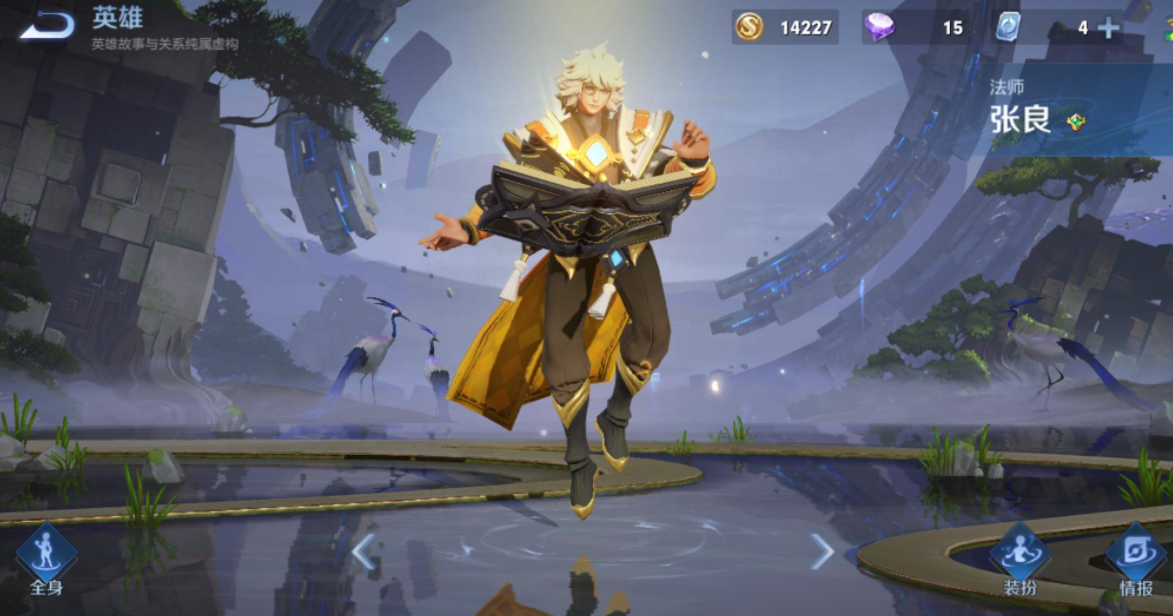Click the plus button to add tickets
The image size is (1173, 616).
[x=1108, y=28]
